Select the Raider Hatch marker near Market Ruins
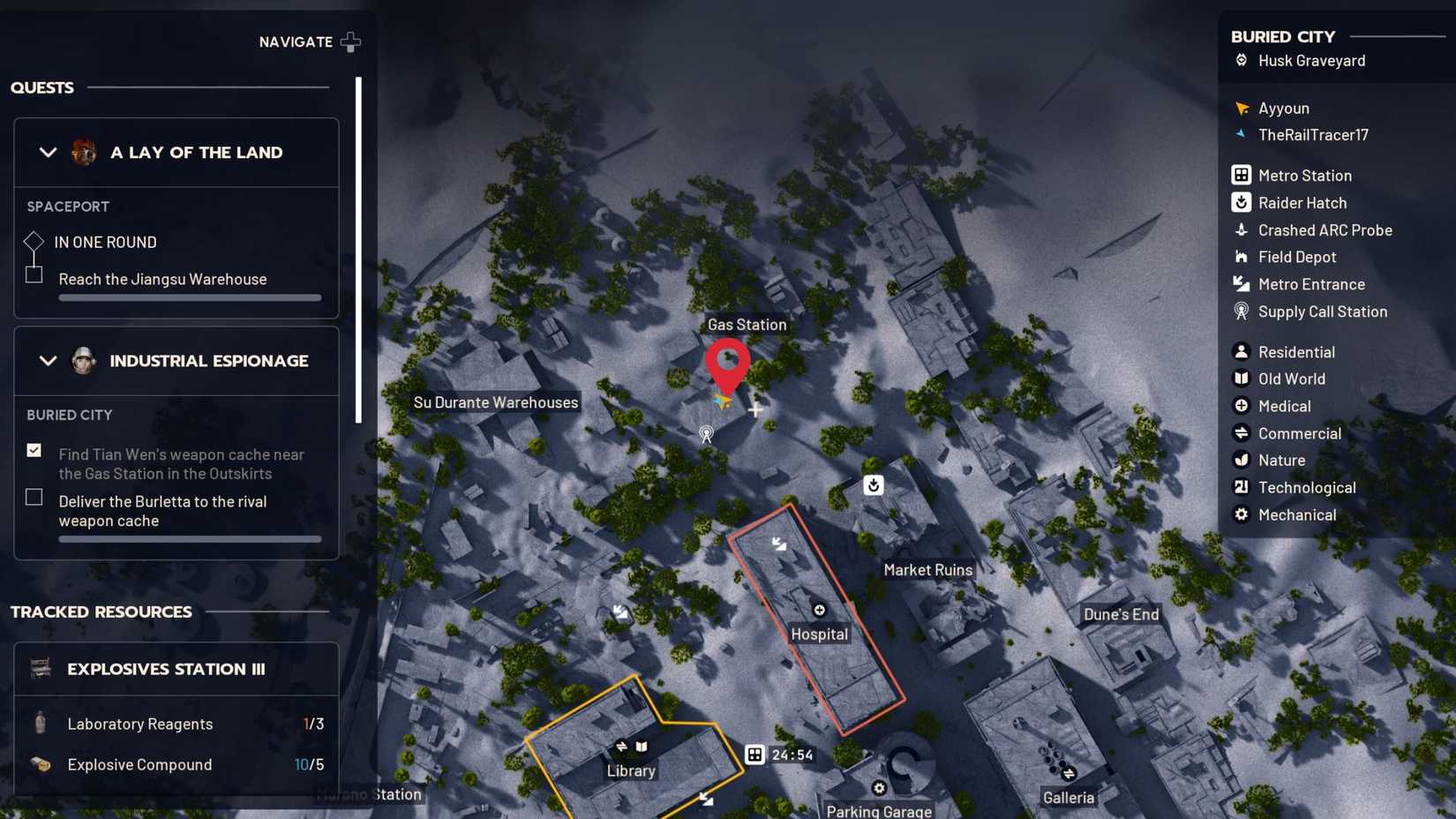Viewport: 1456px width, 819px height. click(873, 485)
